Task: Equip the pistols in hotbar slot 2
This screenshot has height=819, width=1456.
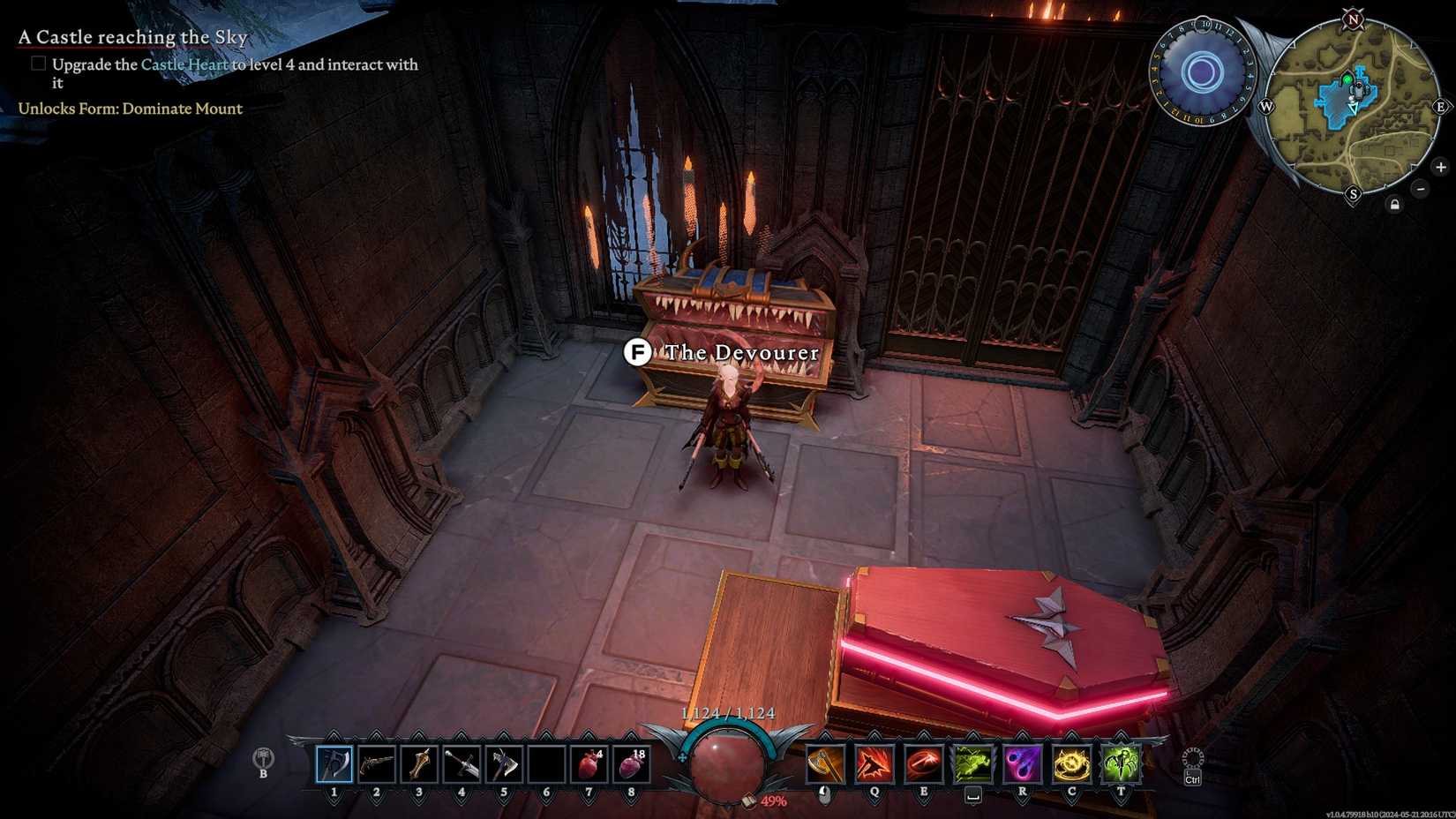Action: click(x=377, y=763)
